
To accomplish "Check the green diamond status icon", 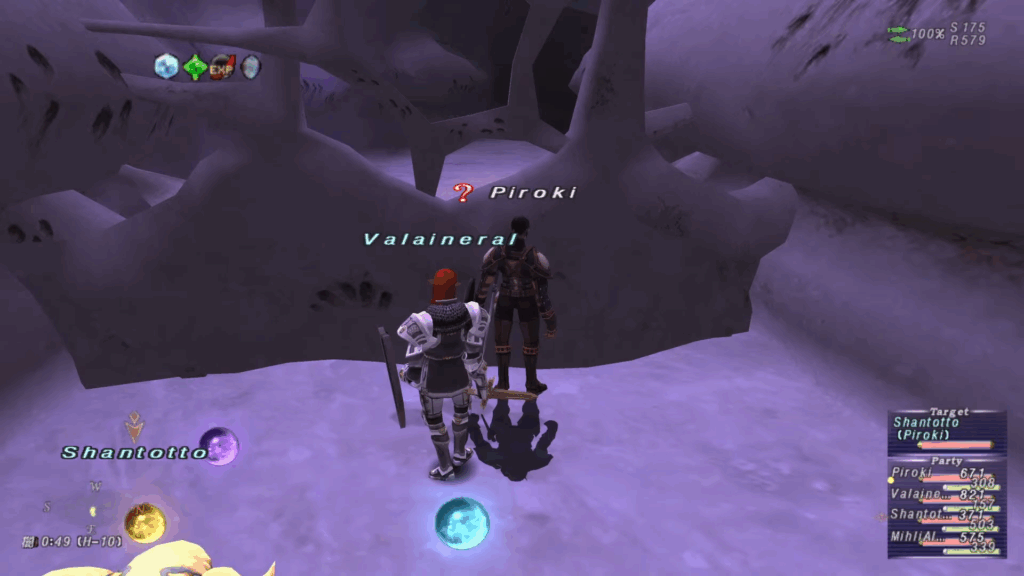I will pyautogui.click(x=194, y=67).
